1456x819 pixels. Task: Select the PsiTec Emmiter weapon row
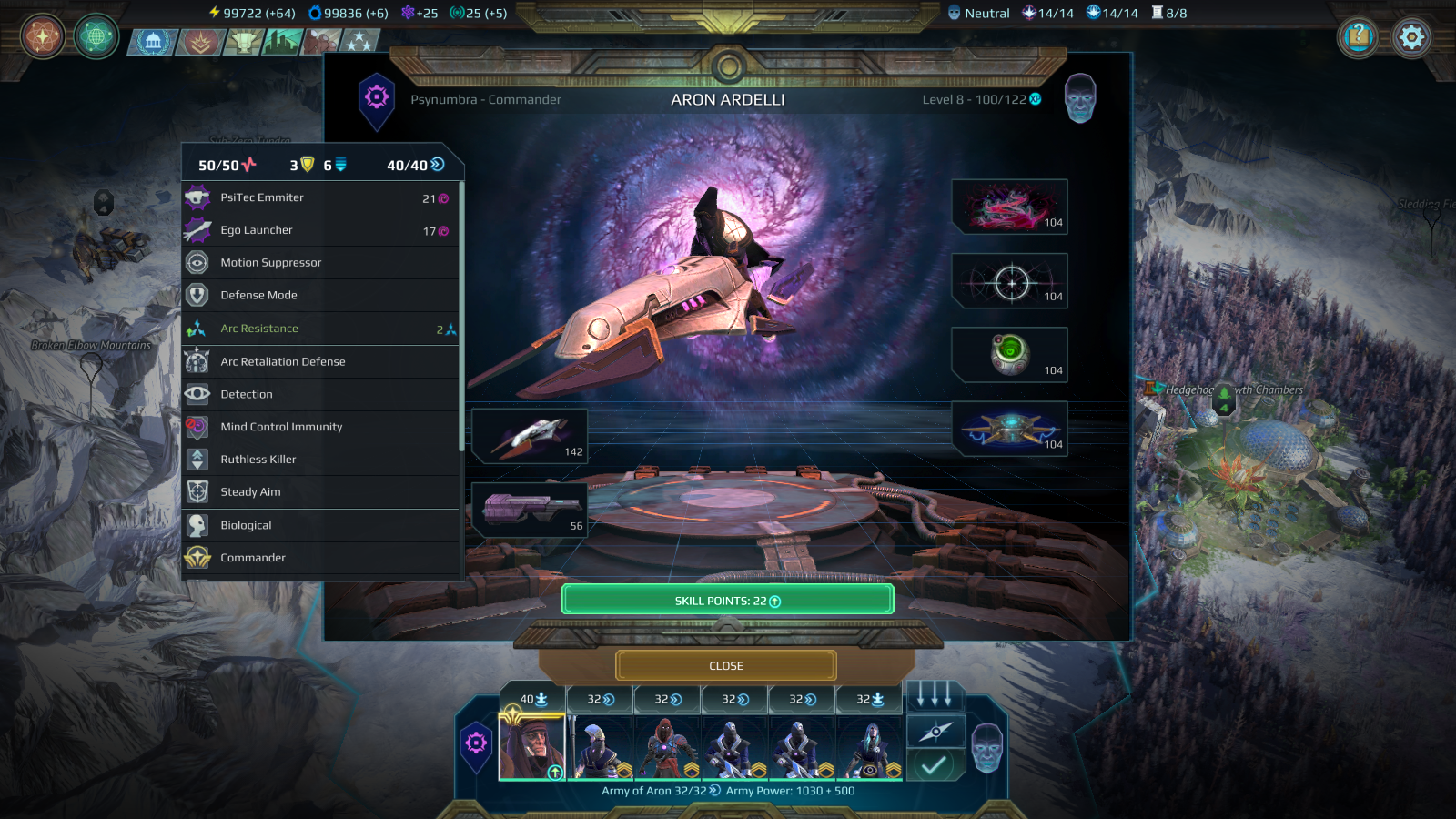321,197
